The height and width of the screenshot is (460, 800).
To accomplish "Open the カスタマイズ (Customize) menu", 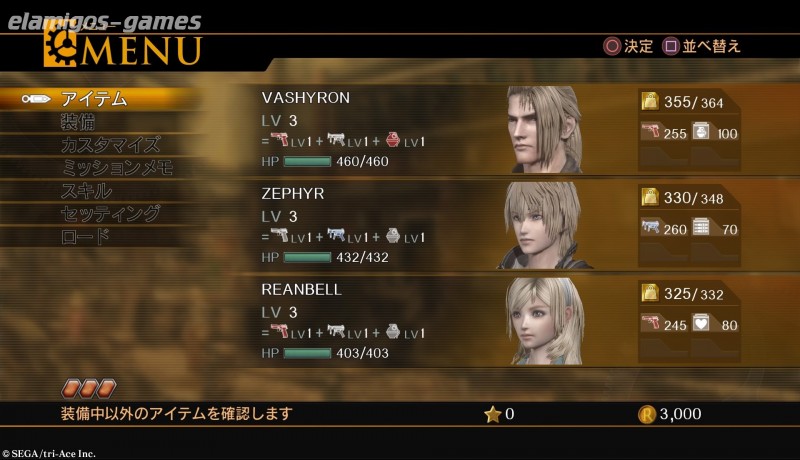I will click(x=109, y=145).
